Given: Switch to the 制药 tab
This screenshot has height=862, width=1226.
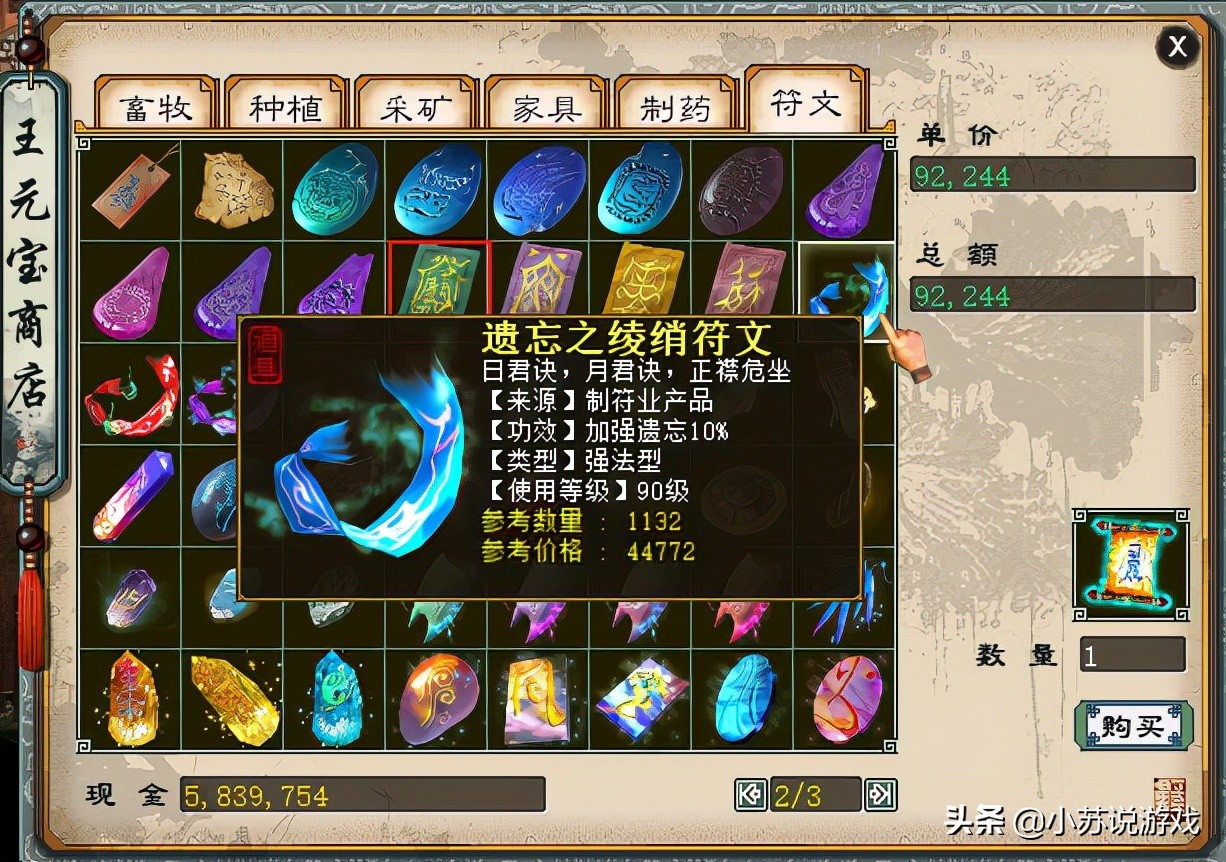Looking at the screenshot, I should (675, 107).
